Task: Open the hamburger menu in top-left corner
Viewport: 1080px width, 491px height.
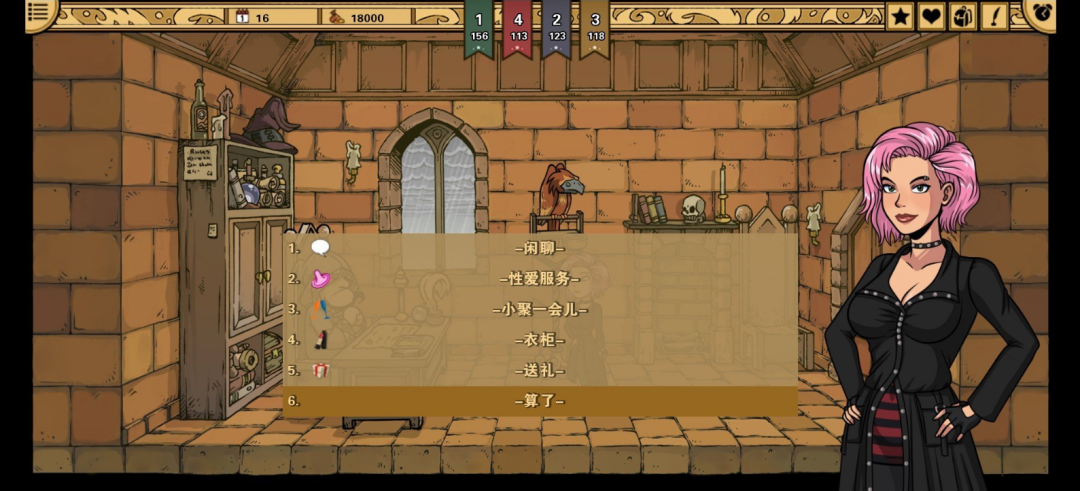Action: pos(39,13)
